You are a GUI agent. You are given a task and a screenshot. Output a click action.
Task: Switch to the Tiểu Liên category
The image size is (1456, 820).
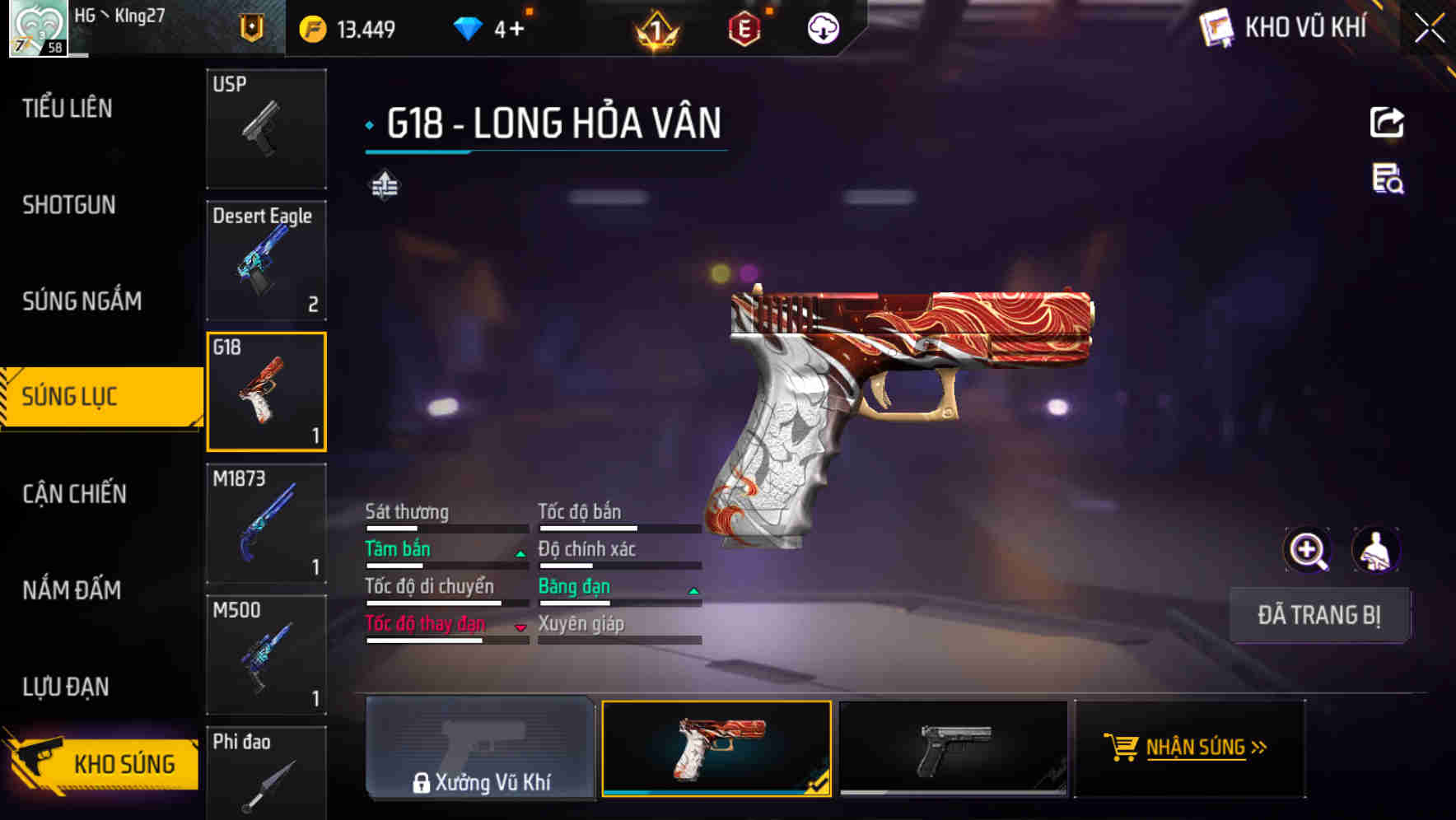68,108
